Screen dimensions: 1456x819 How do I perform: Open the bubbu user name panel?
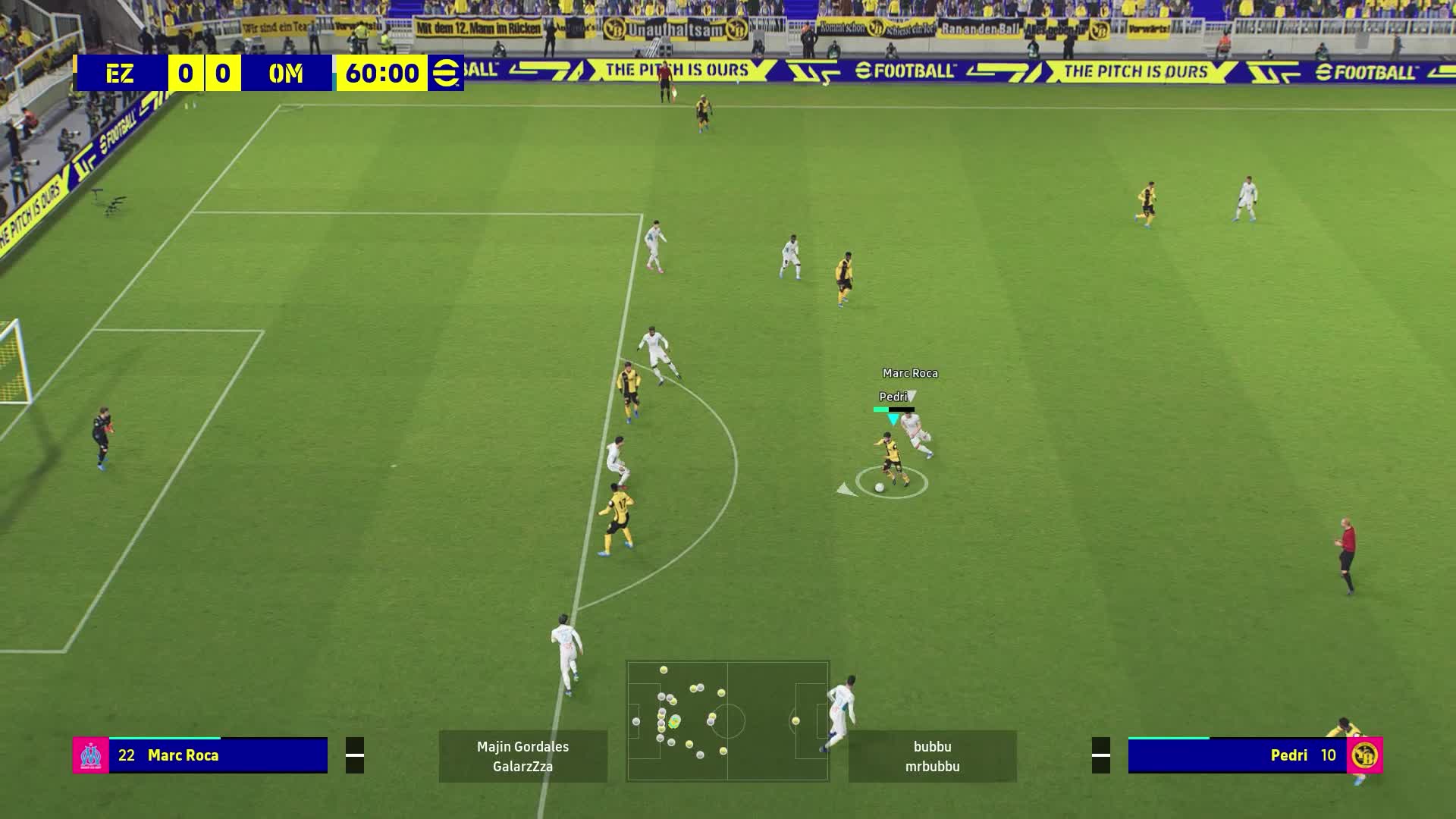tap(932, 756)
